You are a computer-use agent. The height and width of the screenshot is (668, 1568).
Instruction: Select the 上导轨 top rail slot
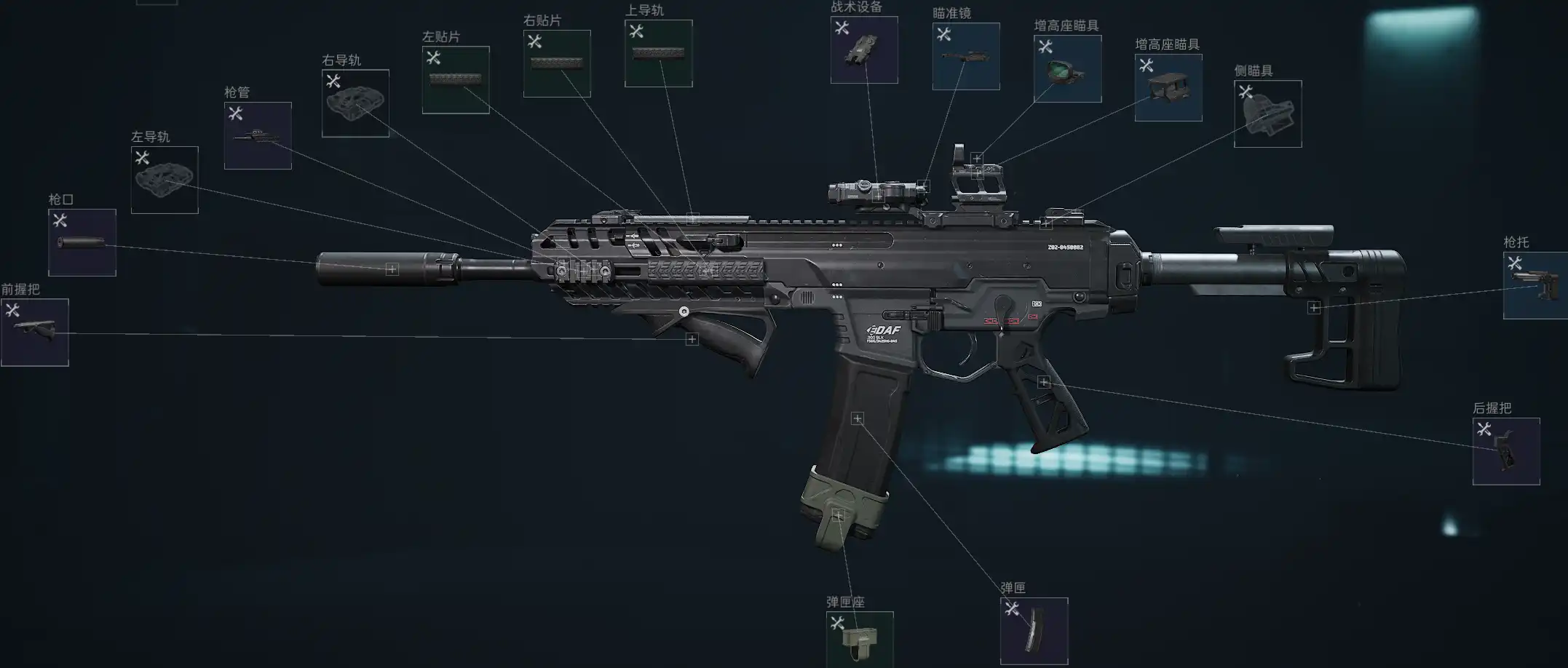pos(658,54)
